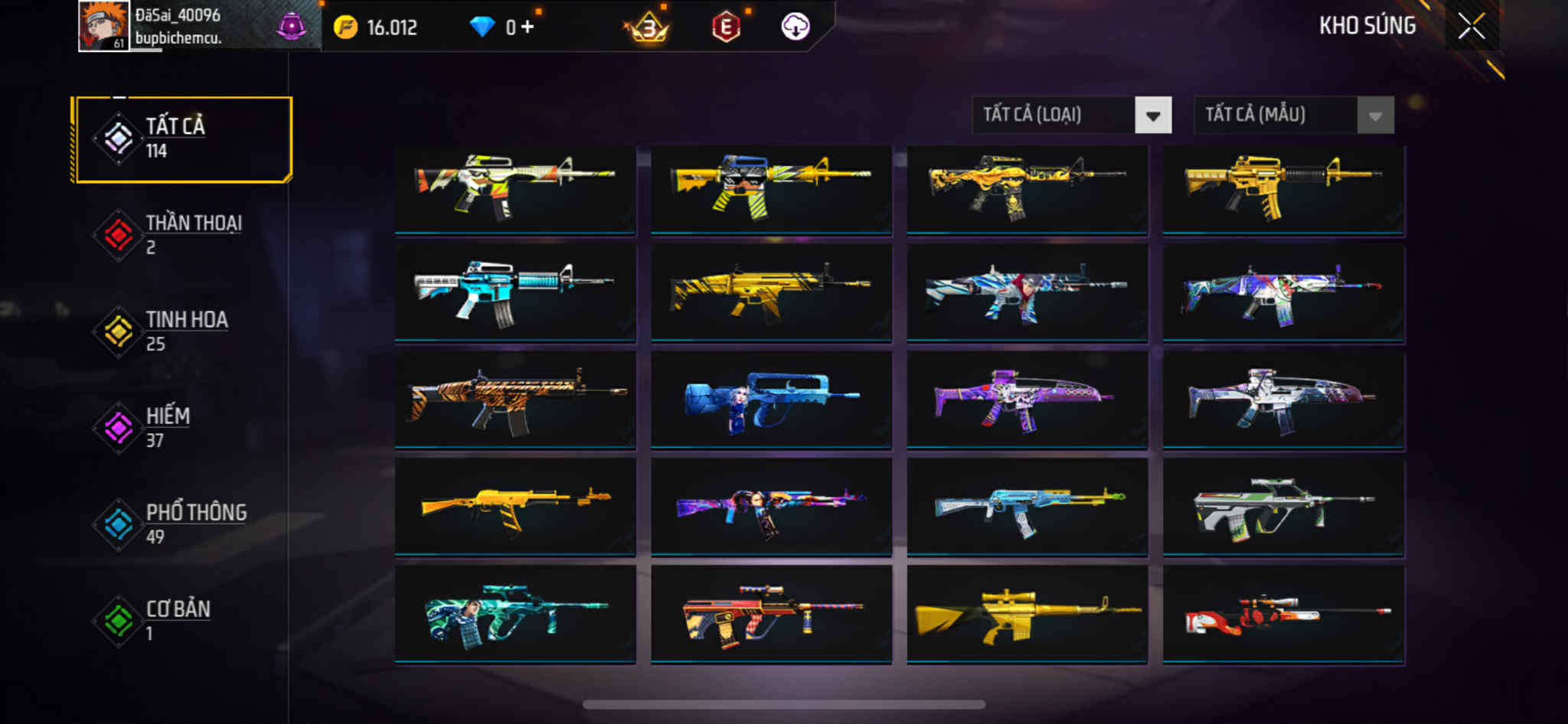Viewport: 1568px width, 724px height.
Task: Open the player profile avatar
Action: 103,26
